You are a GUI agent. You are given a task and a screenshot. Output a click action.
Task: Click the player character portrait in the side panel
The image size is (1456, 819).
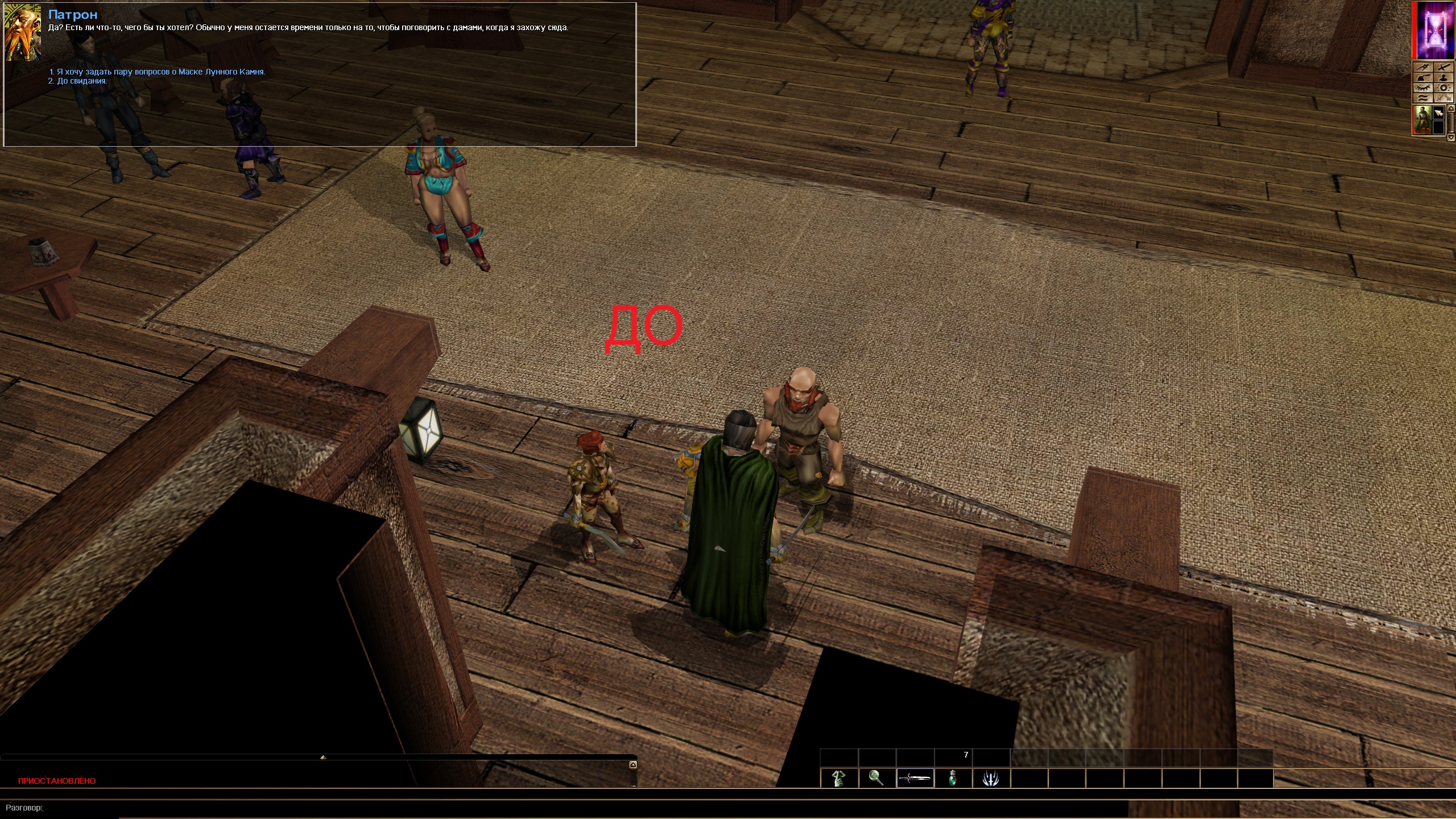pos(1421,119)
